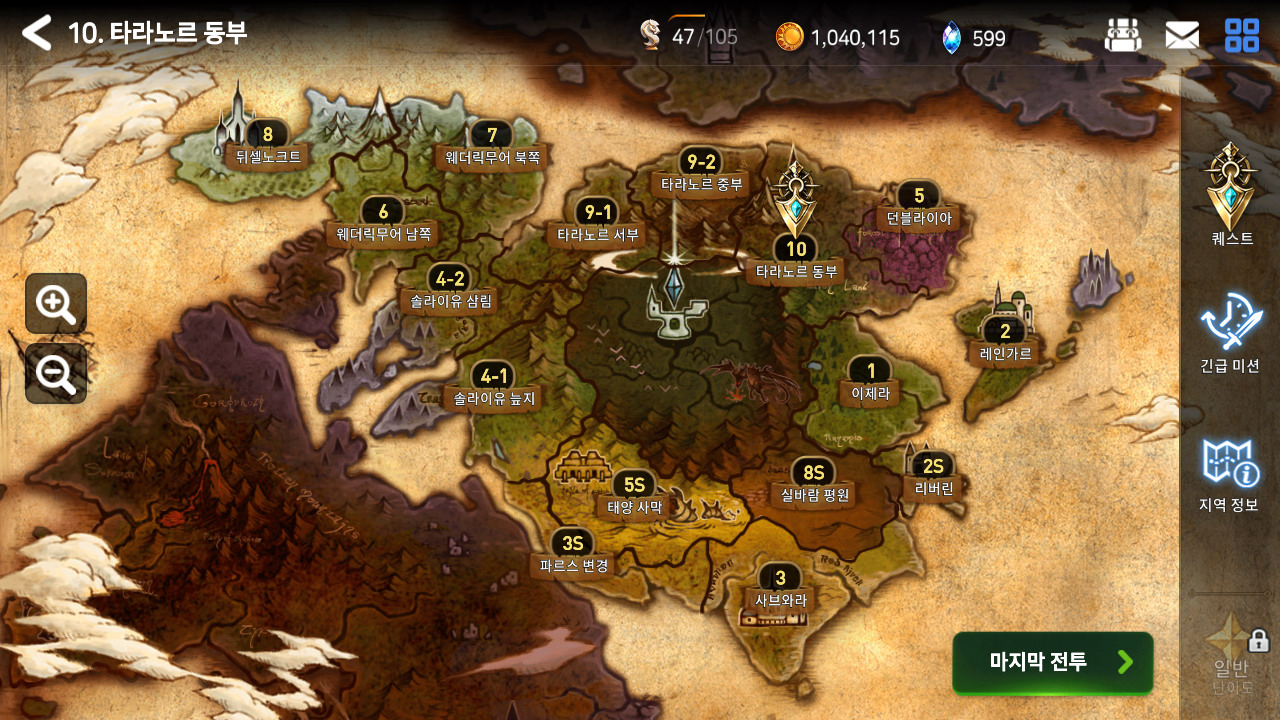Image resolution: width=1280 pixels, height=720 pixels.
Task: Open the 퀘스트 quest panel
Action: (1231, 197)
